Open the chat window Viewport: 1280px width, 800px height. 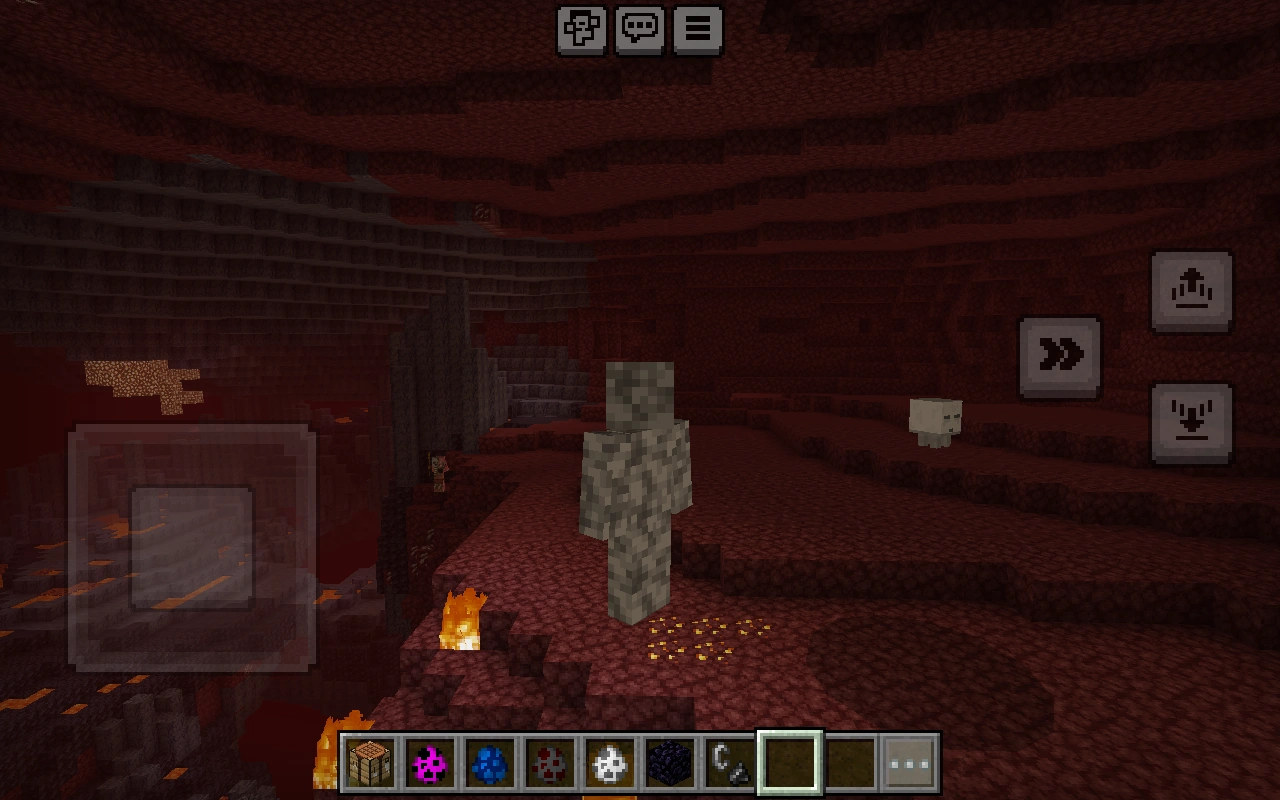click(639, 29)
